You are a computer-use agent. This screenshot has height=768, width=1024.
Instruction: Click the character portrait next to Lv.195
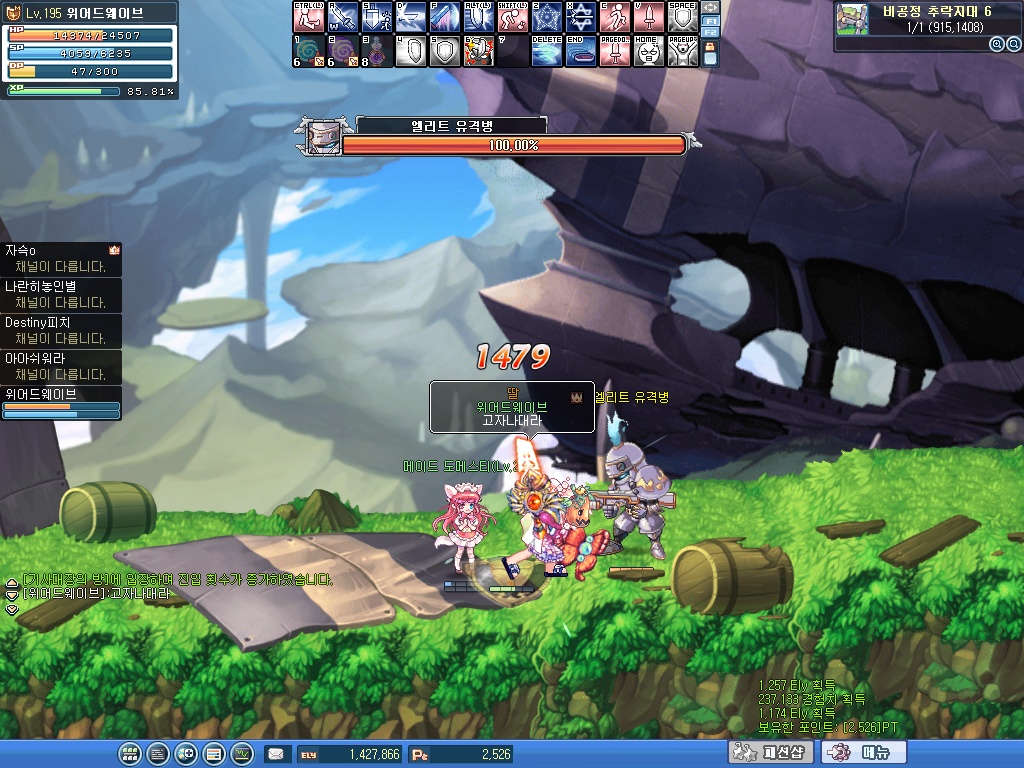point(14,13)
